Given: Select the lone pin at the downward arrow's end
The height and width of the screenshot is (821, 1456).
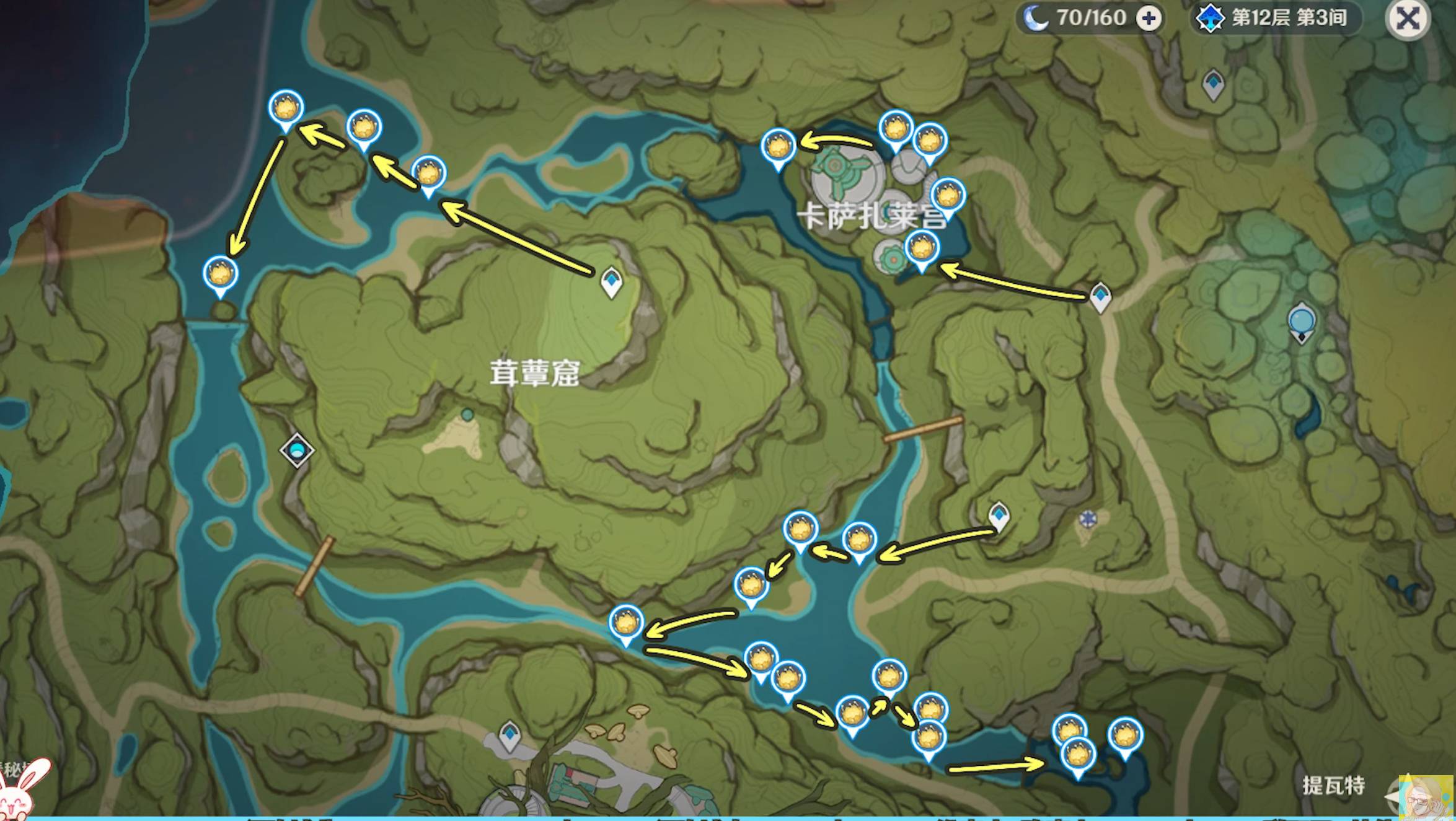Looking at the screenshot, I should [220, 274].
